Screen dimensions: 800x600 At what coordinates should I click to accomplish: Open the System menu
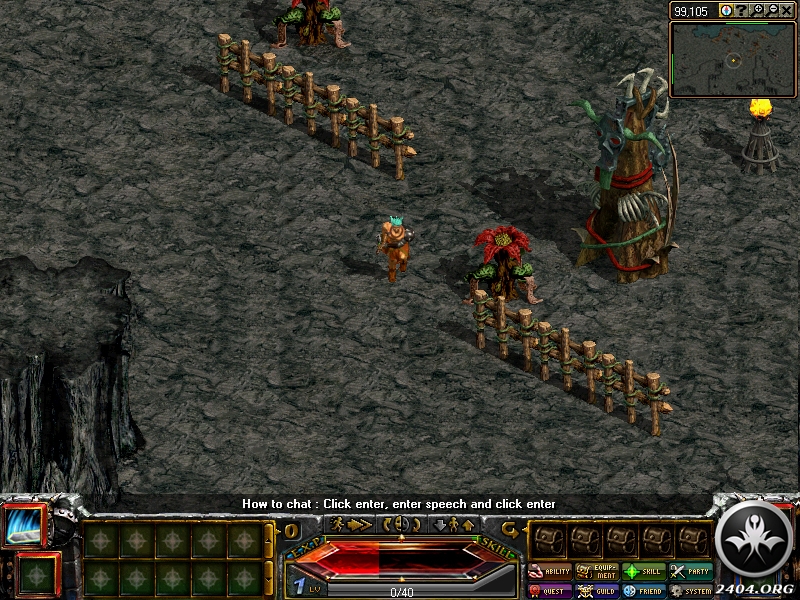(691, 591)
